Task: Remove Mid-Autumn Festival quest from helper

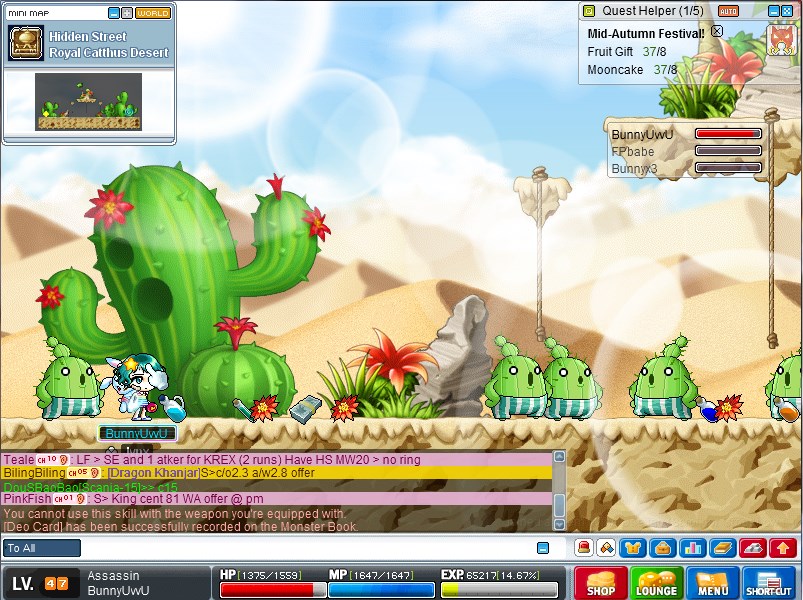Action: (x=716, y=31)
